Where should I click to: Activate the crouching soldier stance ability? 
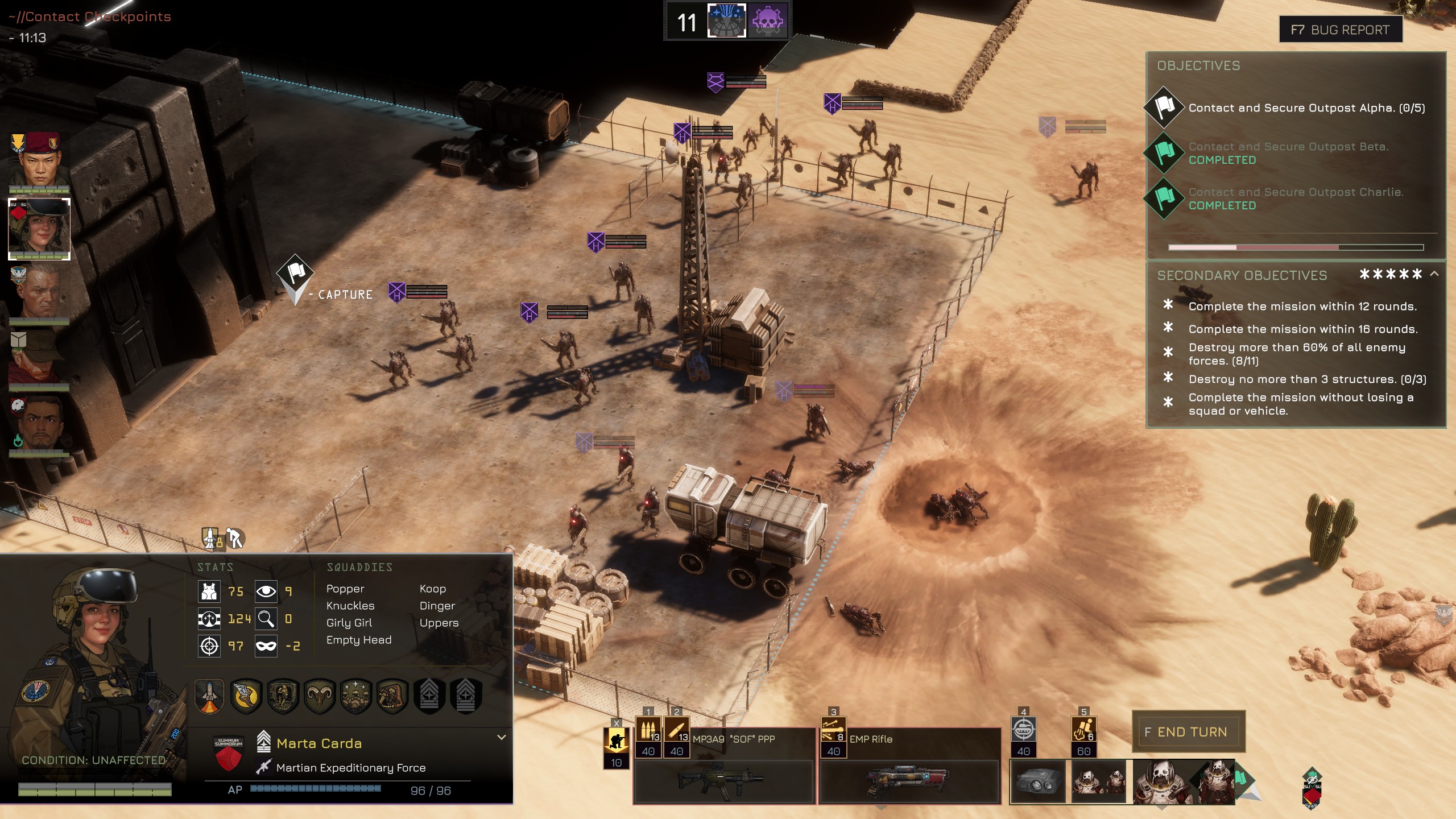click(x=616, y=742)
